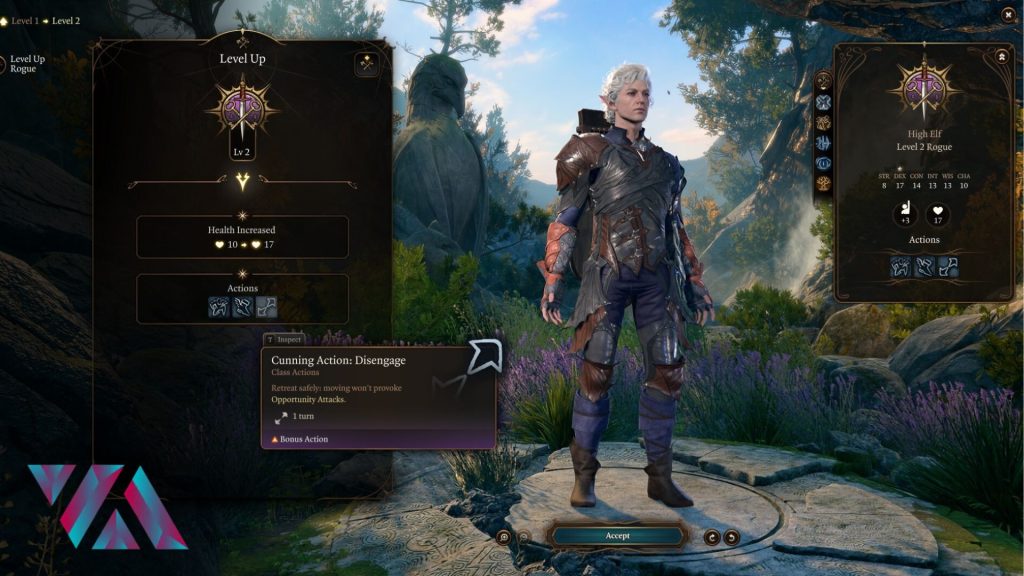Select the Disengage action in Level Up panel

tap(266, 307)
